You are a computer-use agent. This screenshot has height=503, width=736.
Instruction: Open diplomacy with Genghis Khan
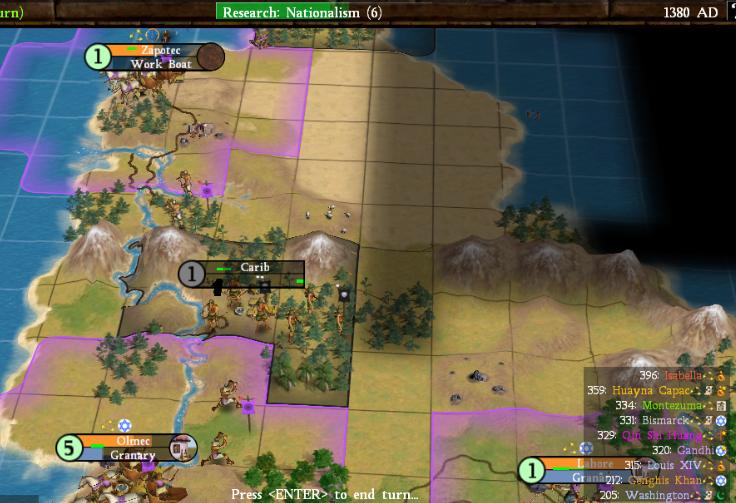[x=668, y=480]
